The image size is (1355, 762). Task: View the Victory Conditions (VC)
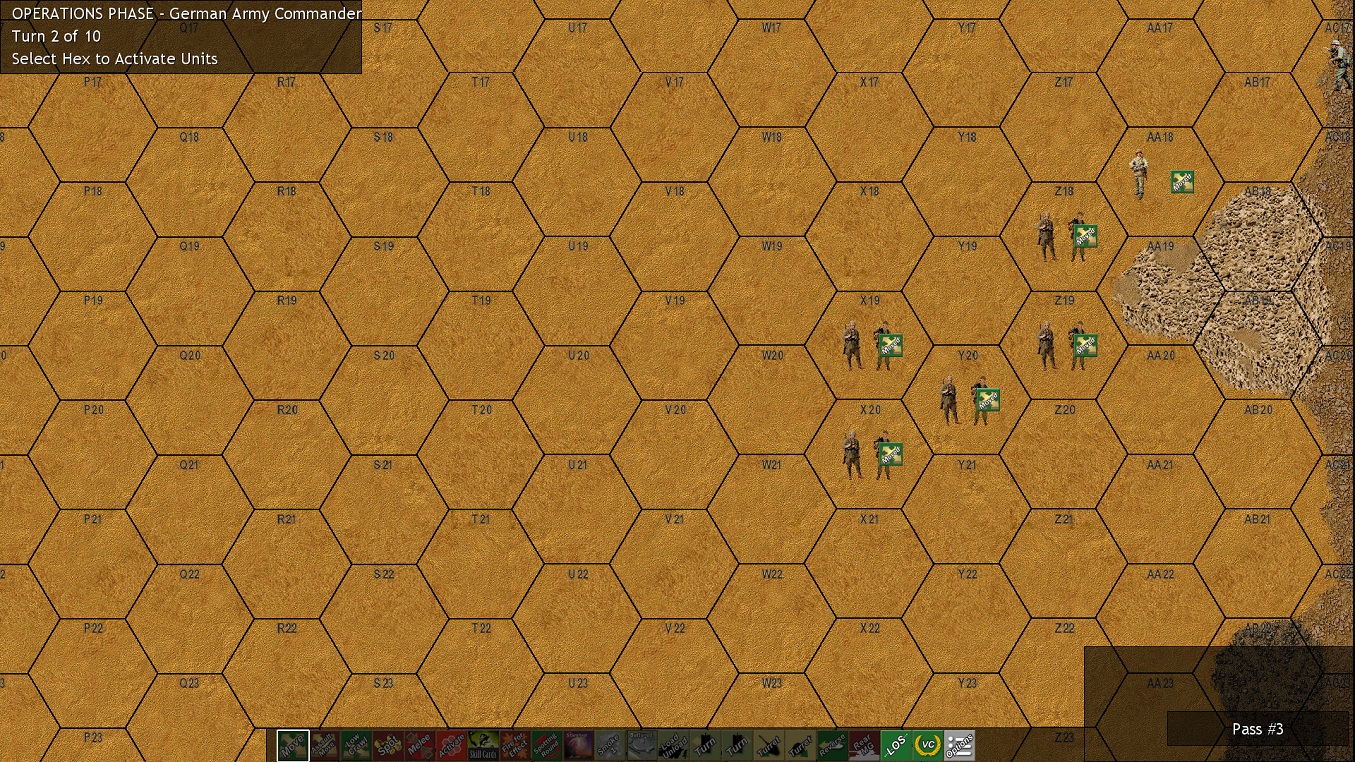coord(929,745)
